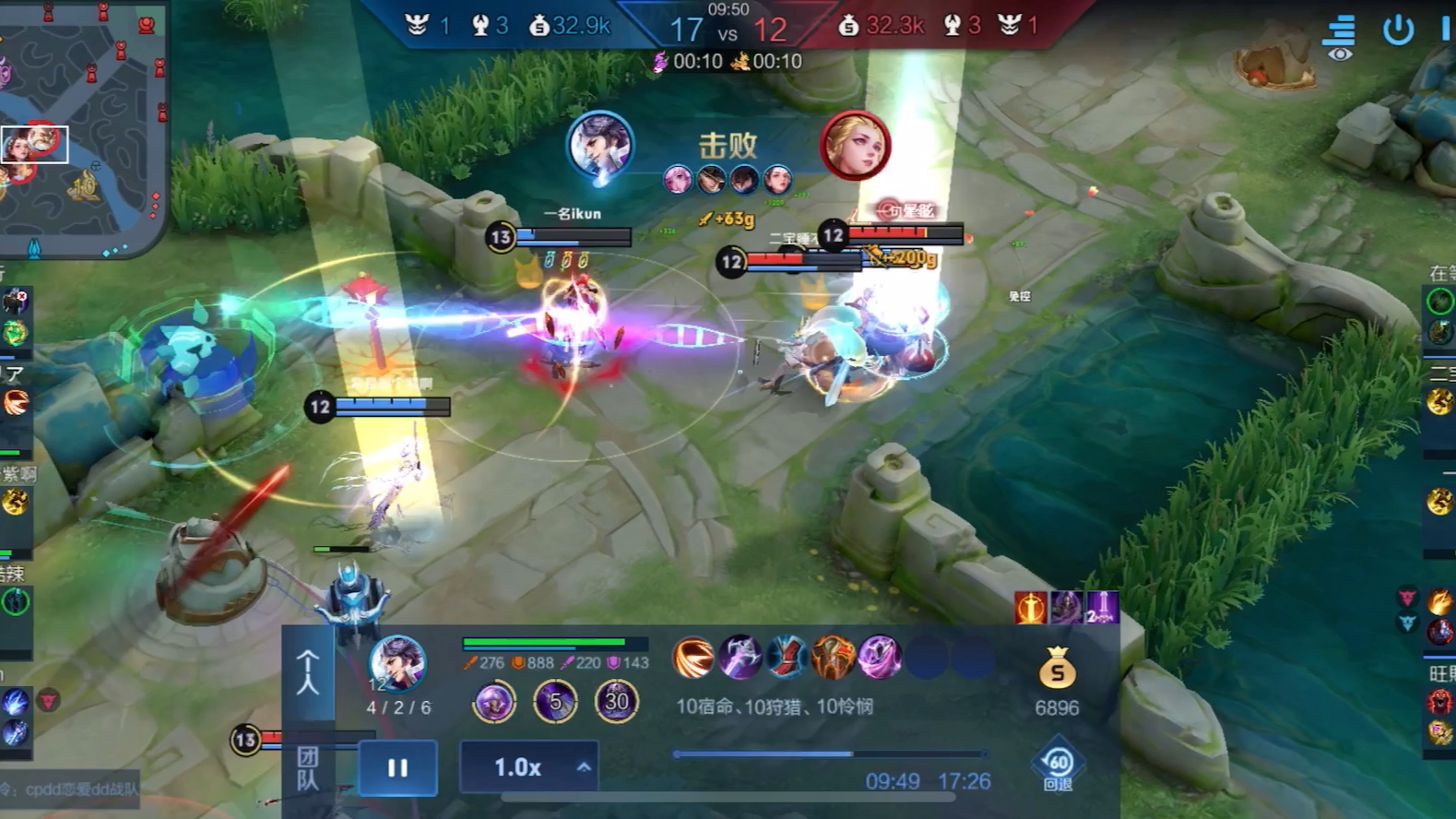This screenshot has width=1456, height=819.
Task: Inspect the bronze armor item
Action: tap(832, 658)
